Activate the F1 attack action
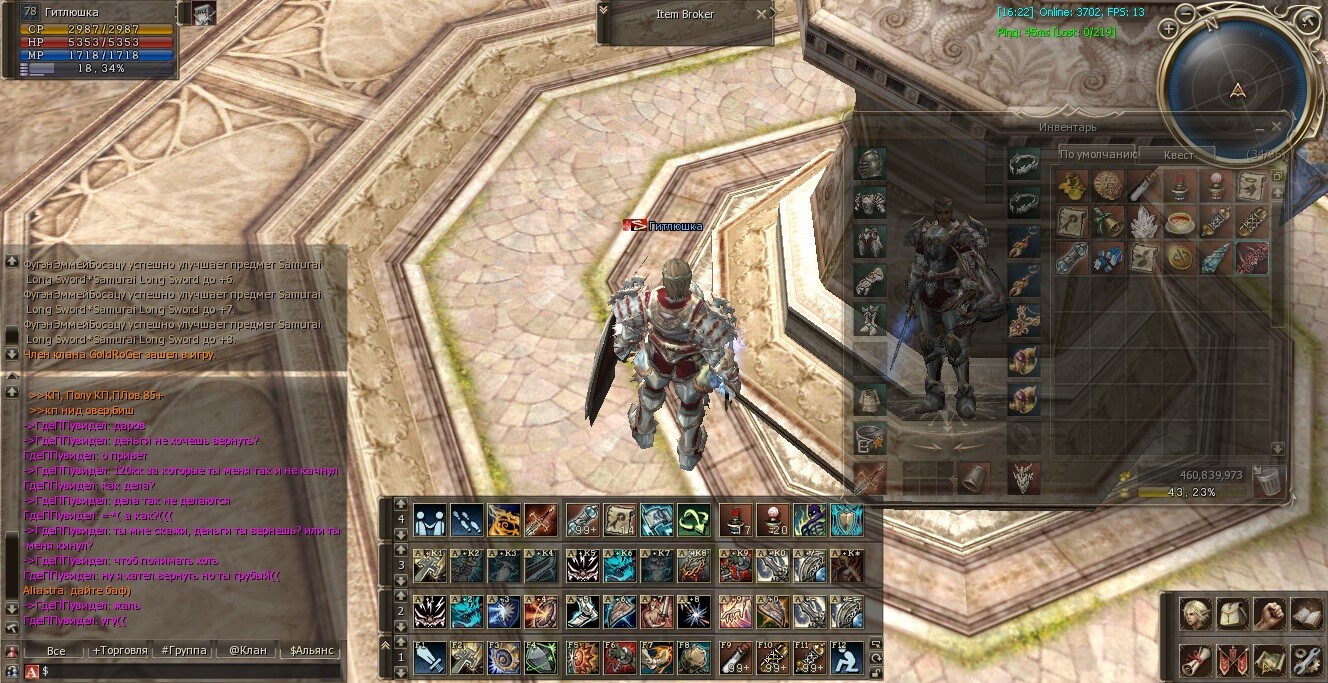Image resolution: width=1328 pixels, height=683 pixels. 429,657
